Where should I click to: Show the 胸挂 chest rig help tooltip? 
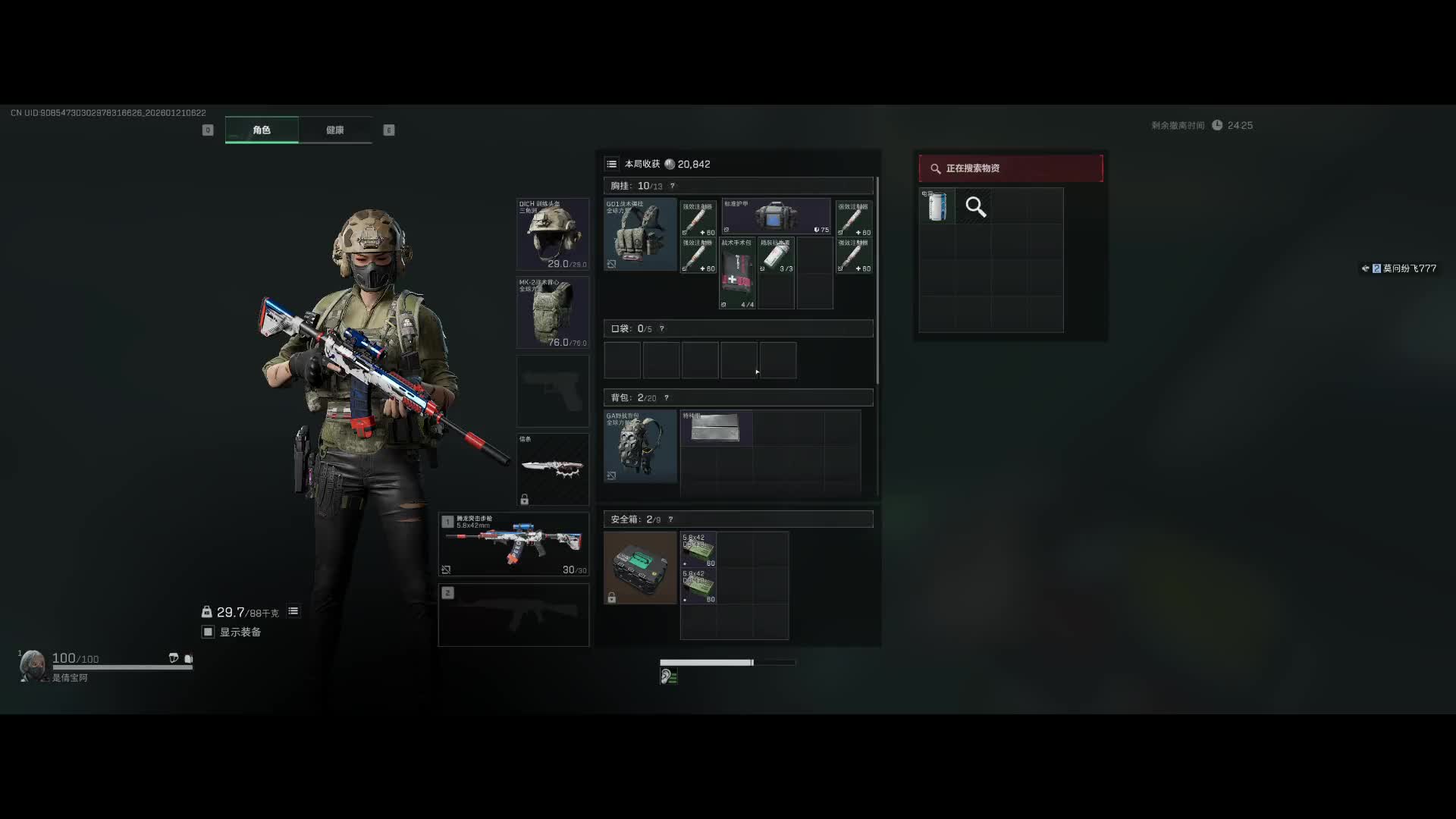point(672,186)
